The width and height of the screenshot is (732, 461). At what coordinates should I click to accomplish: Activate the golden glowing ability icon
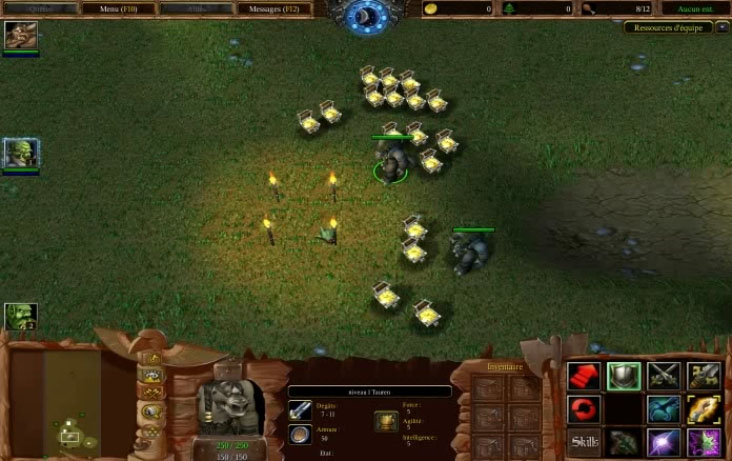point(703,409)
